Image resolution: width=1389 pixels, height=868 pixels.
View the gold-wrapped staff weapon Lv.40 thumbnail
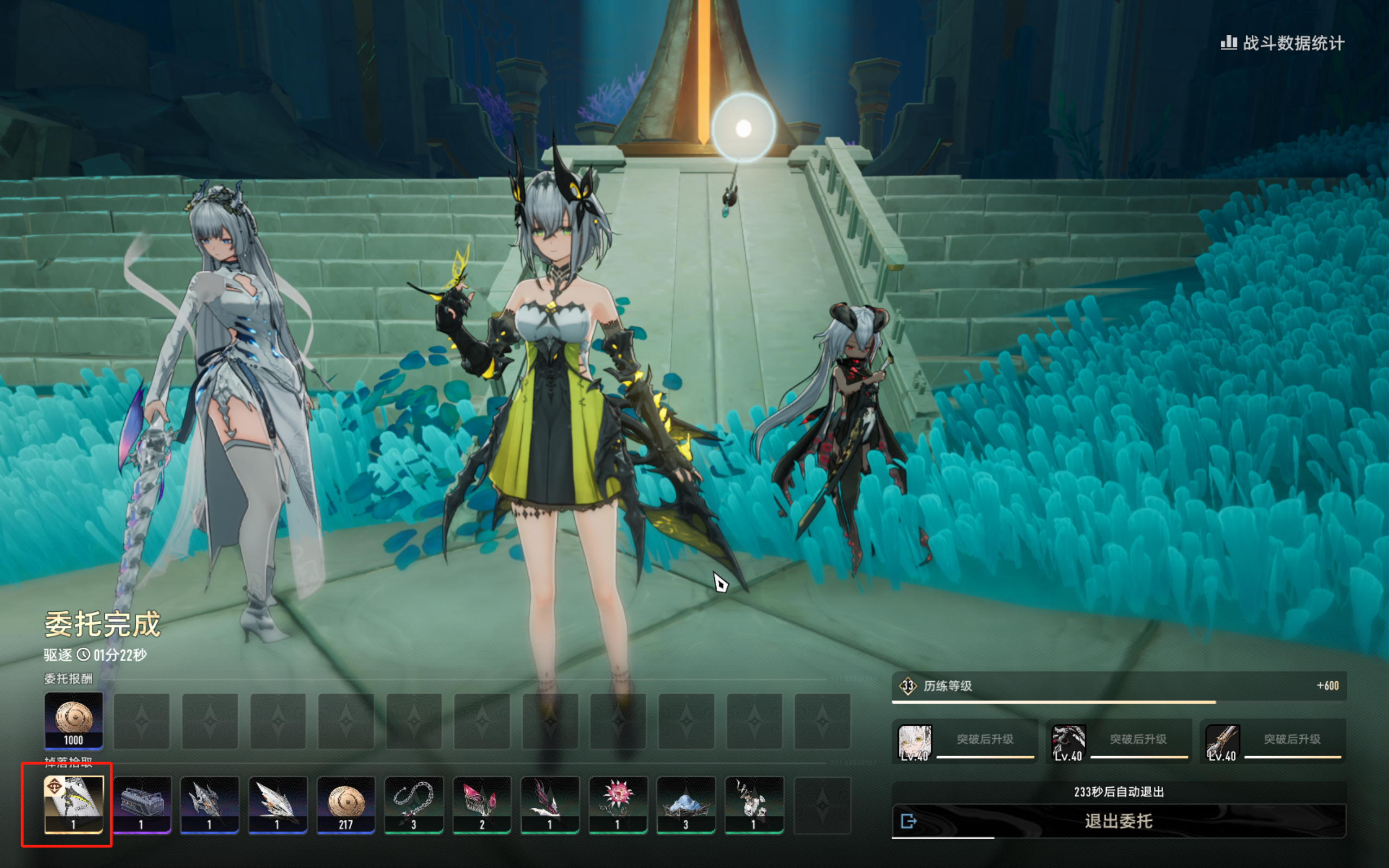point(1222,742)
